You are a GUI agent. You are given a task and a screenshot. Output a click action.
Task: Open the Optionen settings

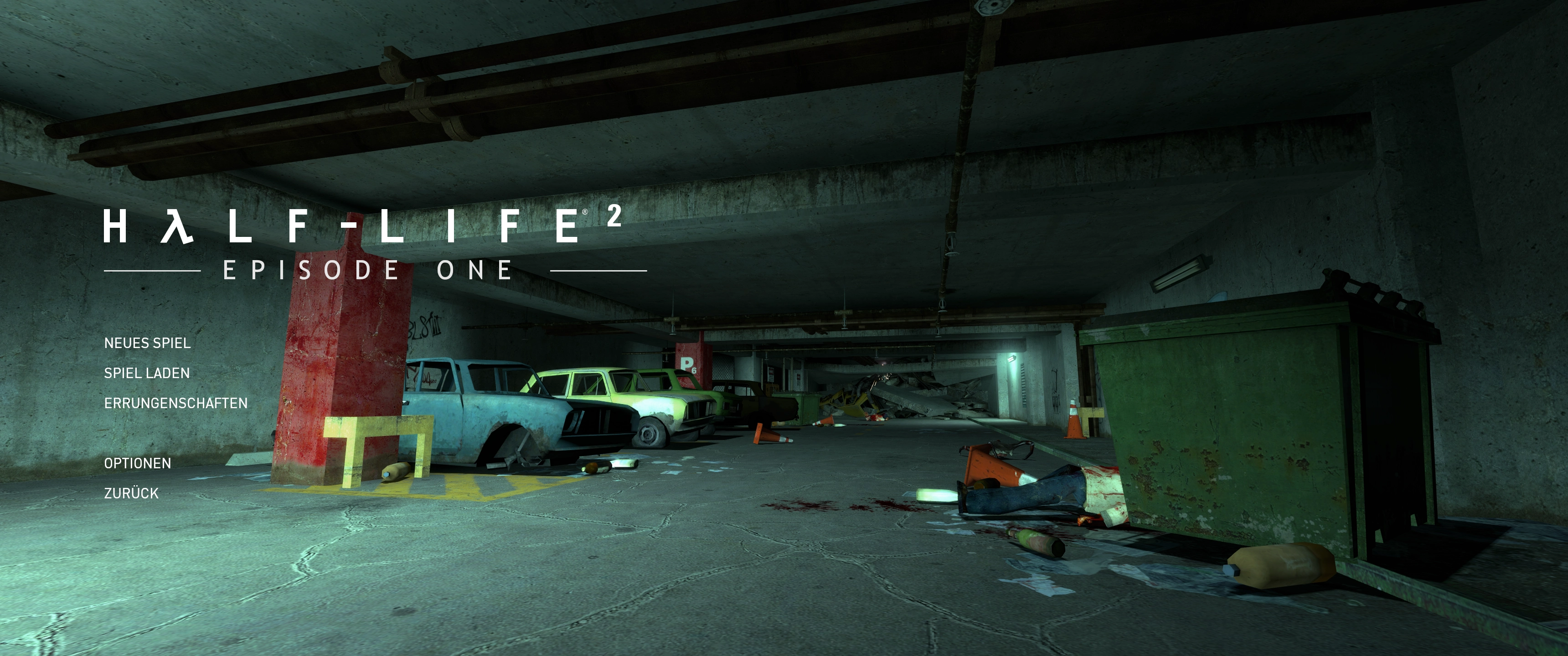click(x=138, y=463)
